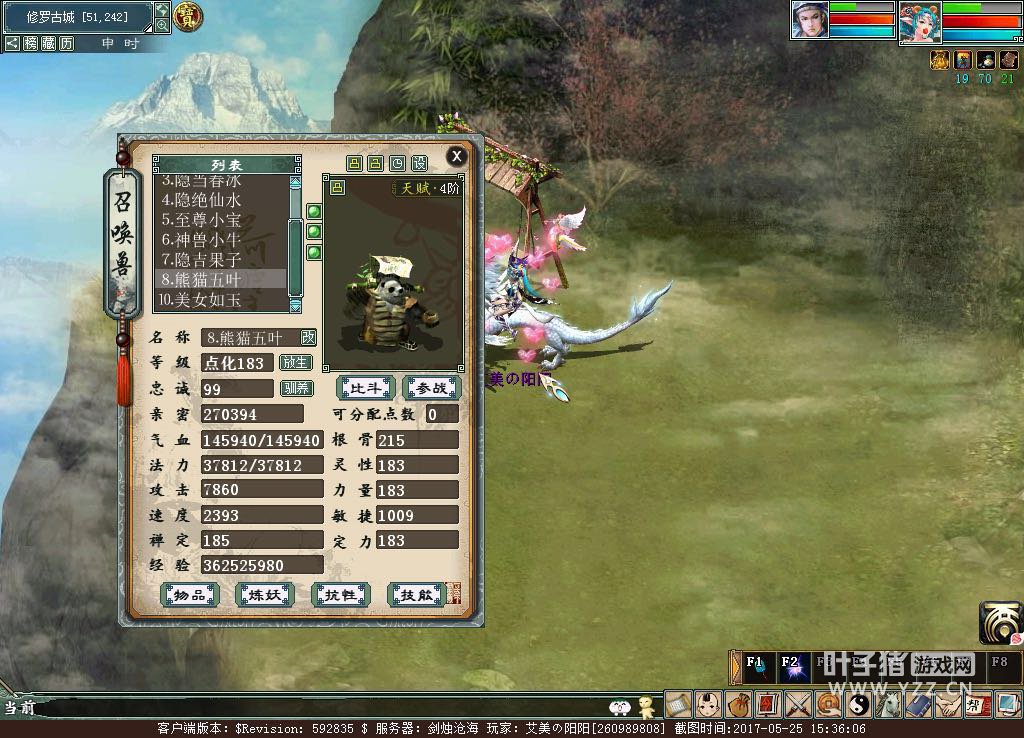The image size is (1024, 738).
Task: Click the 参战 join battle button
Action: pos(432,388)
